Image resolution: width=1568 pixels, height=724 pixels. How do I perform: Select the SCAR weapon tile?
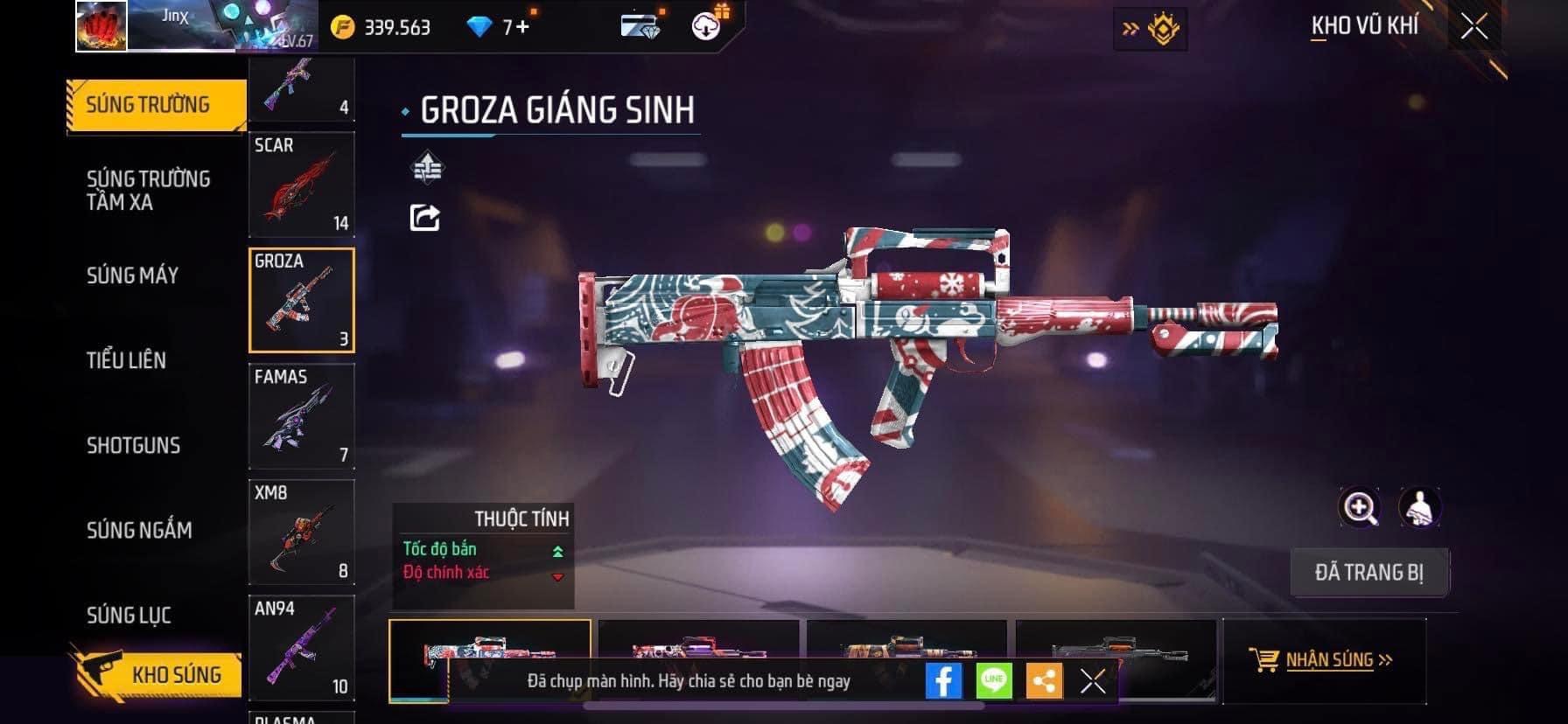[302, 184]
